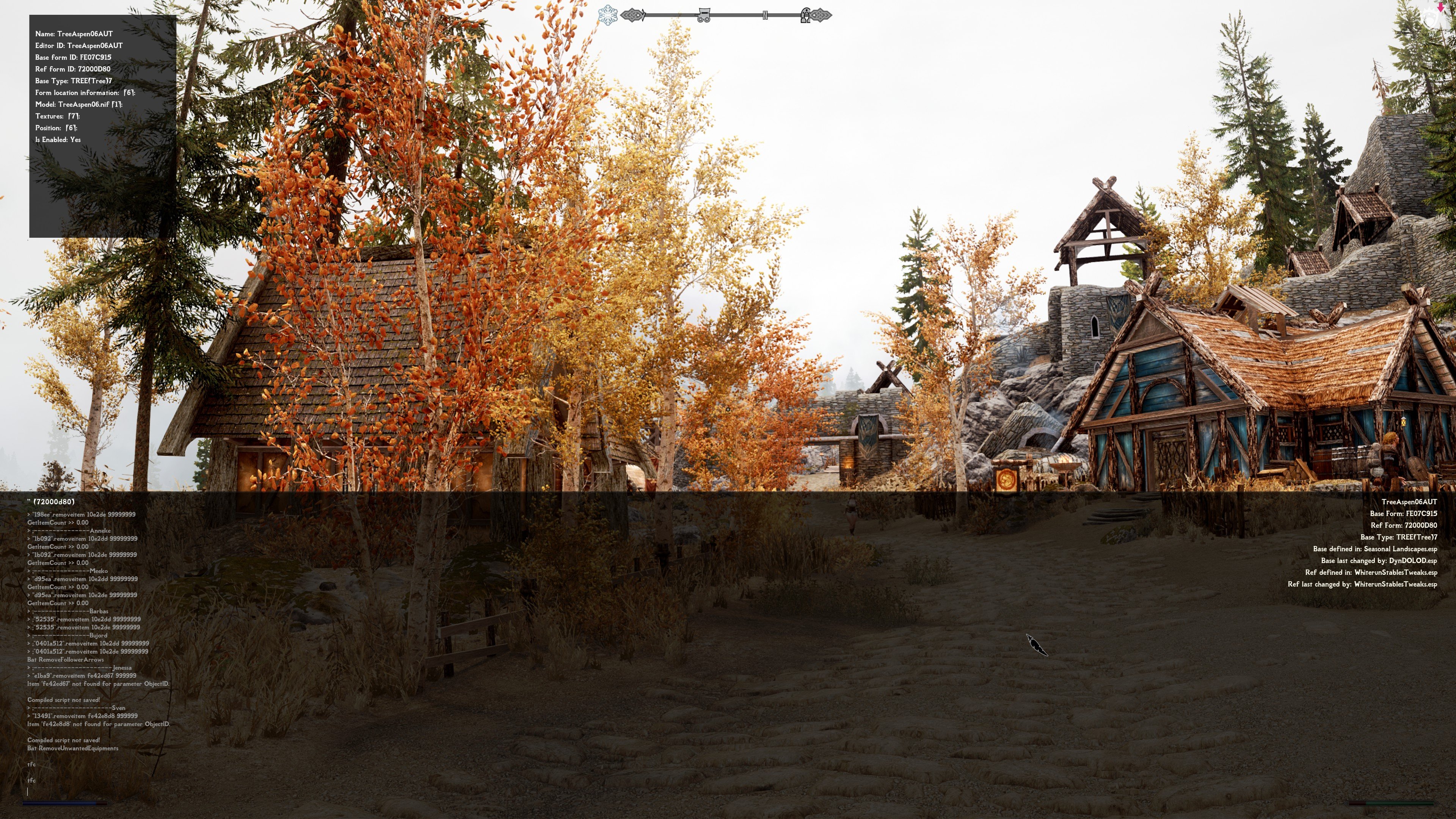Select the horseshoe stable marker on compass

coord(805,15)
